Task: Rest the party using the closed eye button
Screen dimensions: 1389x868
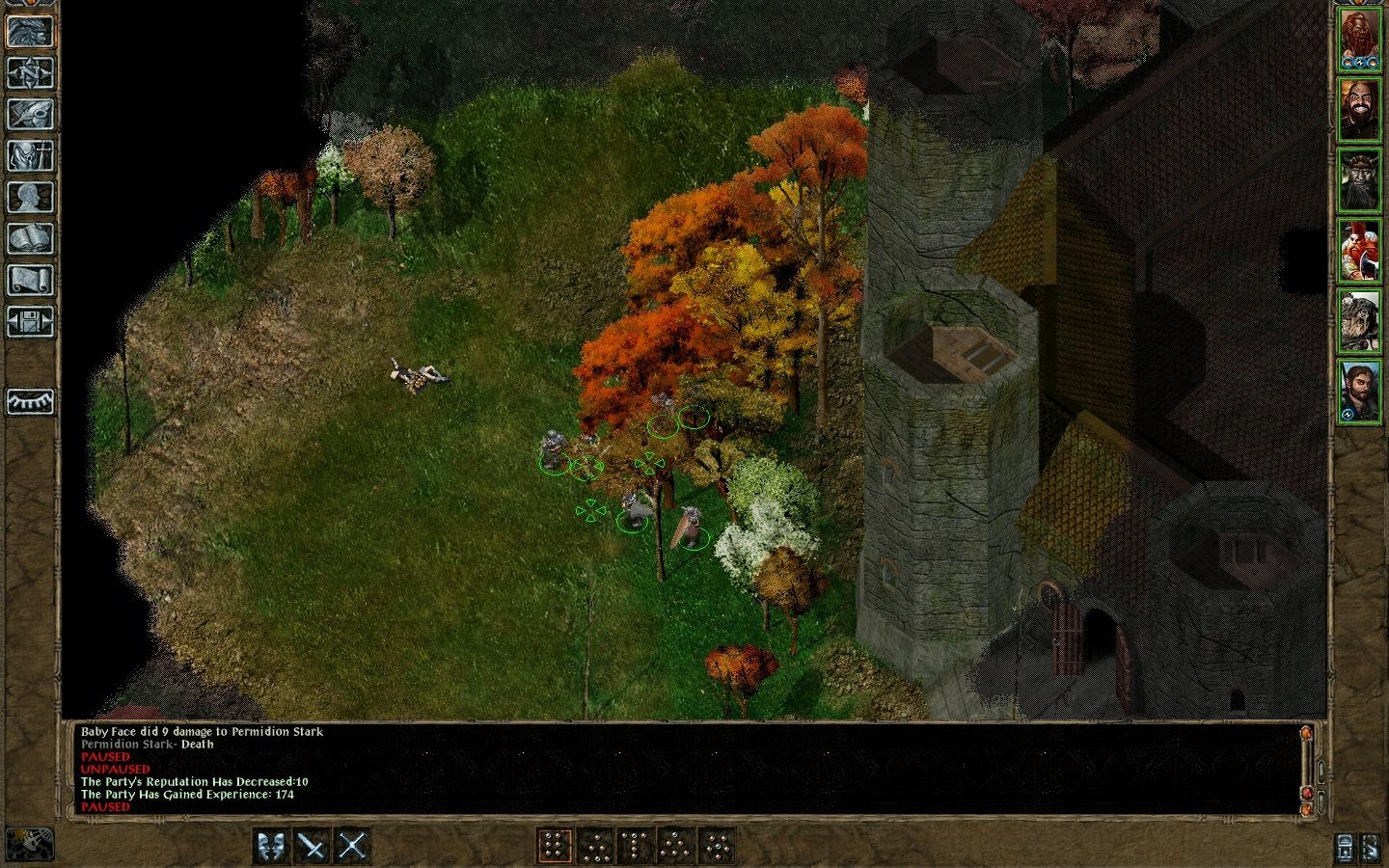Action: click(30, 400)
